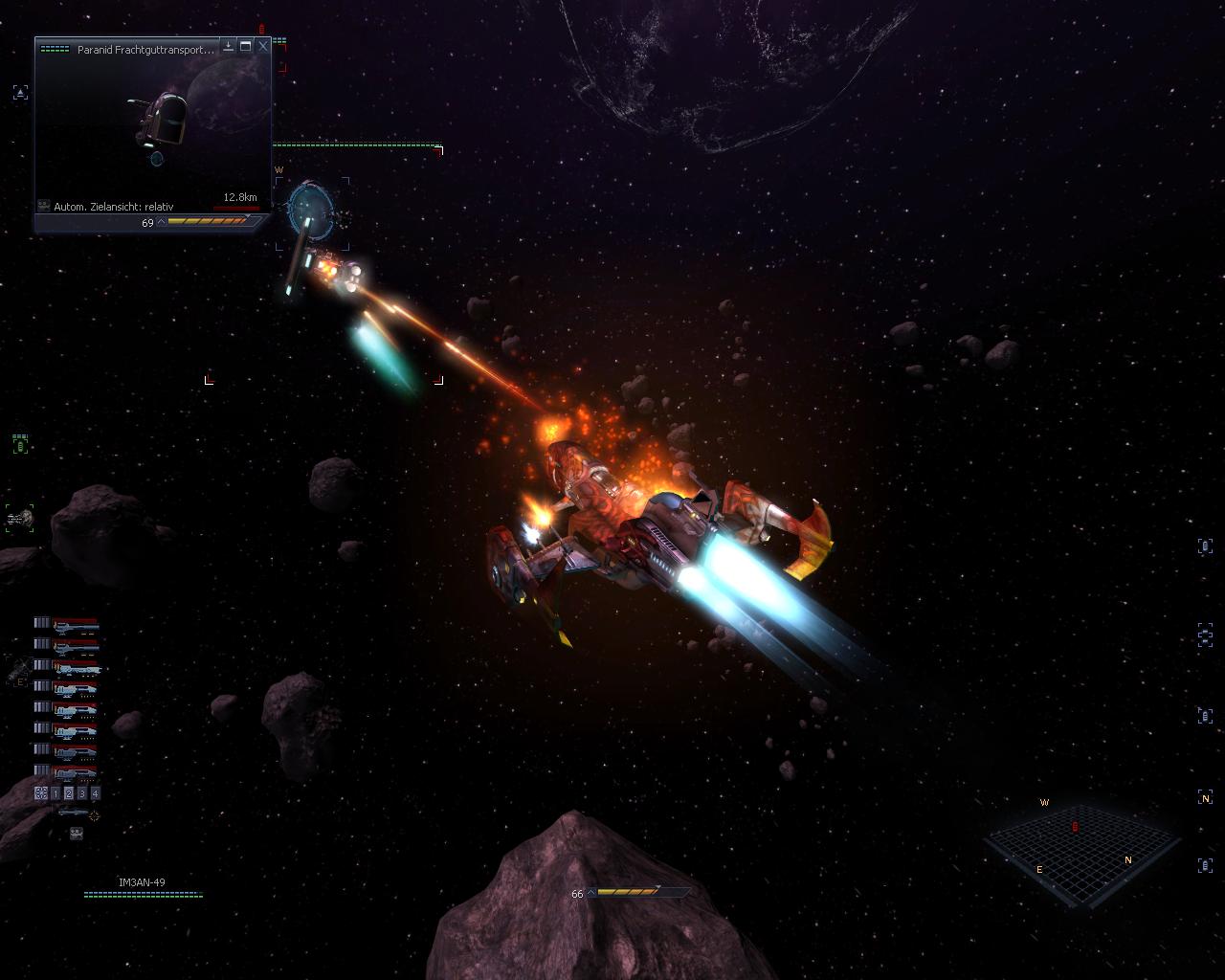Click the Paranid freighter monitor view
The width and height of the screenshot is (1225, 980).
pyautogui.click(x=153, y=124)
